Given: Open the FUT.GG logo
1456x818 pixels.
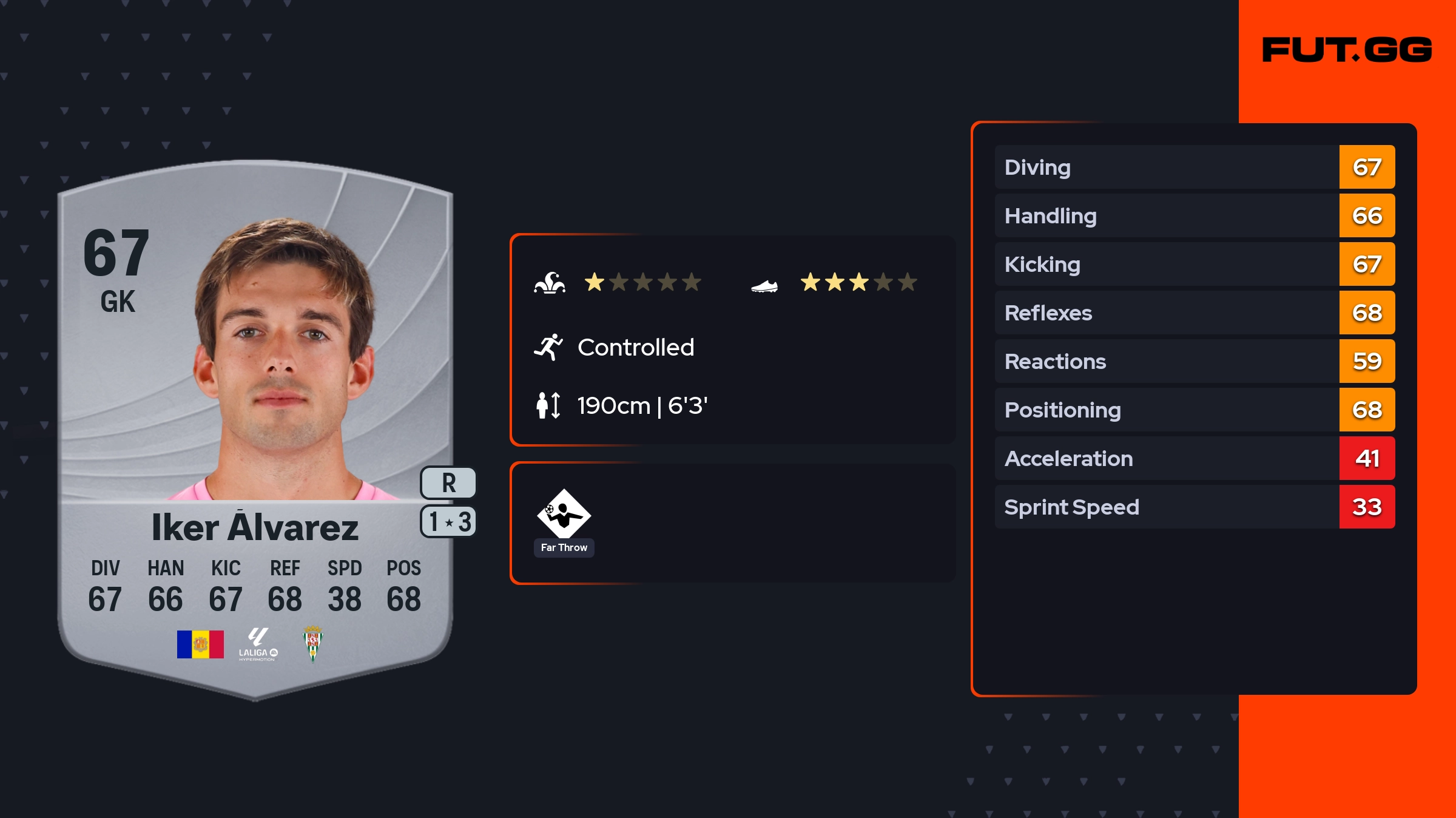Looking at the screenshot, I should pos(1347,50).
